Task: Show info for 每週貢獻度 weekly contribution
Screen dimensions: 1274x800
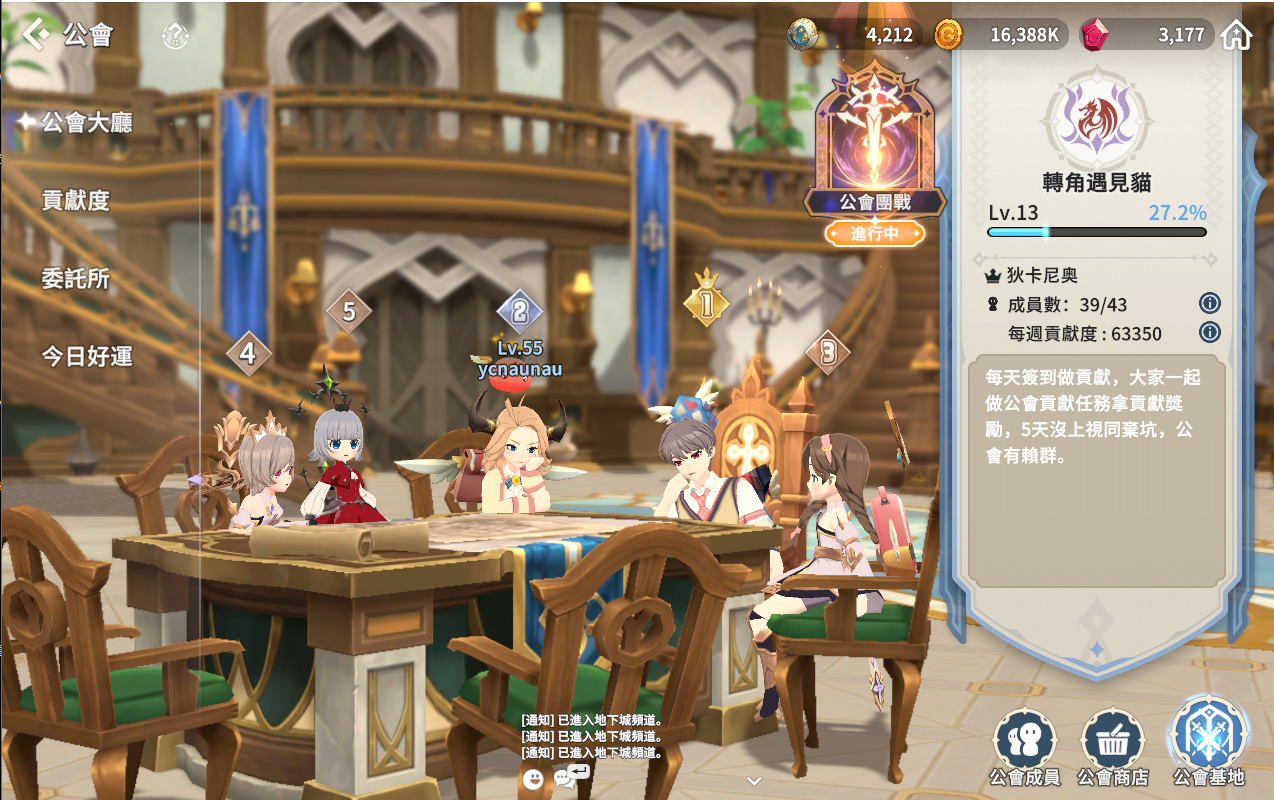Action: [1209, 333]
